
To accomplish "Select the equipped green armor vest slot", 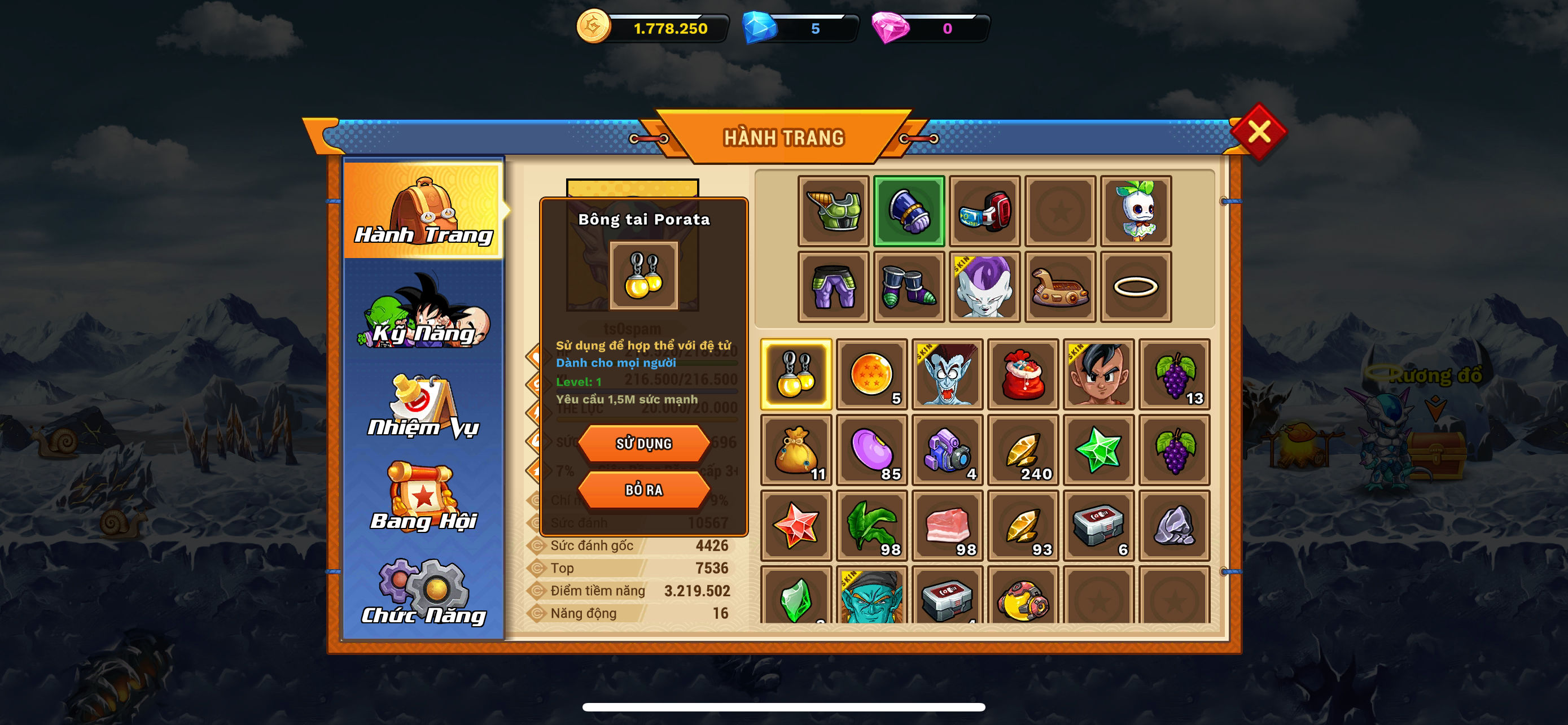I will pos(833,211).
